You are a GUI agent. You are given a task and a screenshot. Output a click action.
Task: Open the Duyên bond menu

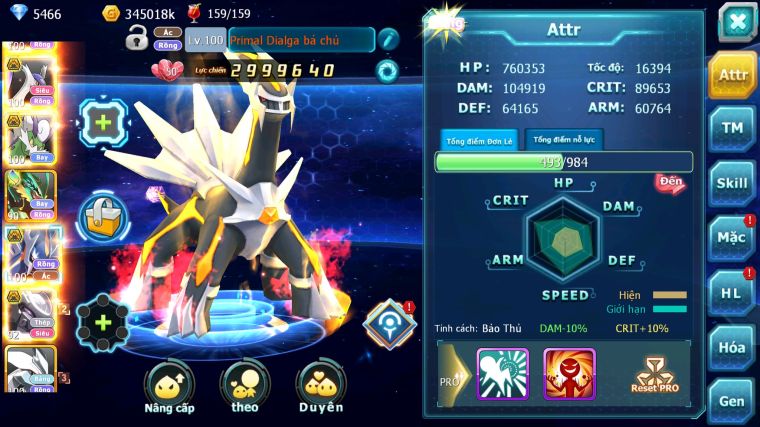click(320, 386)
